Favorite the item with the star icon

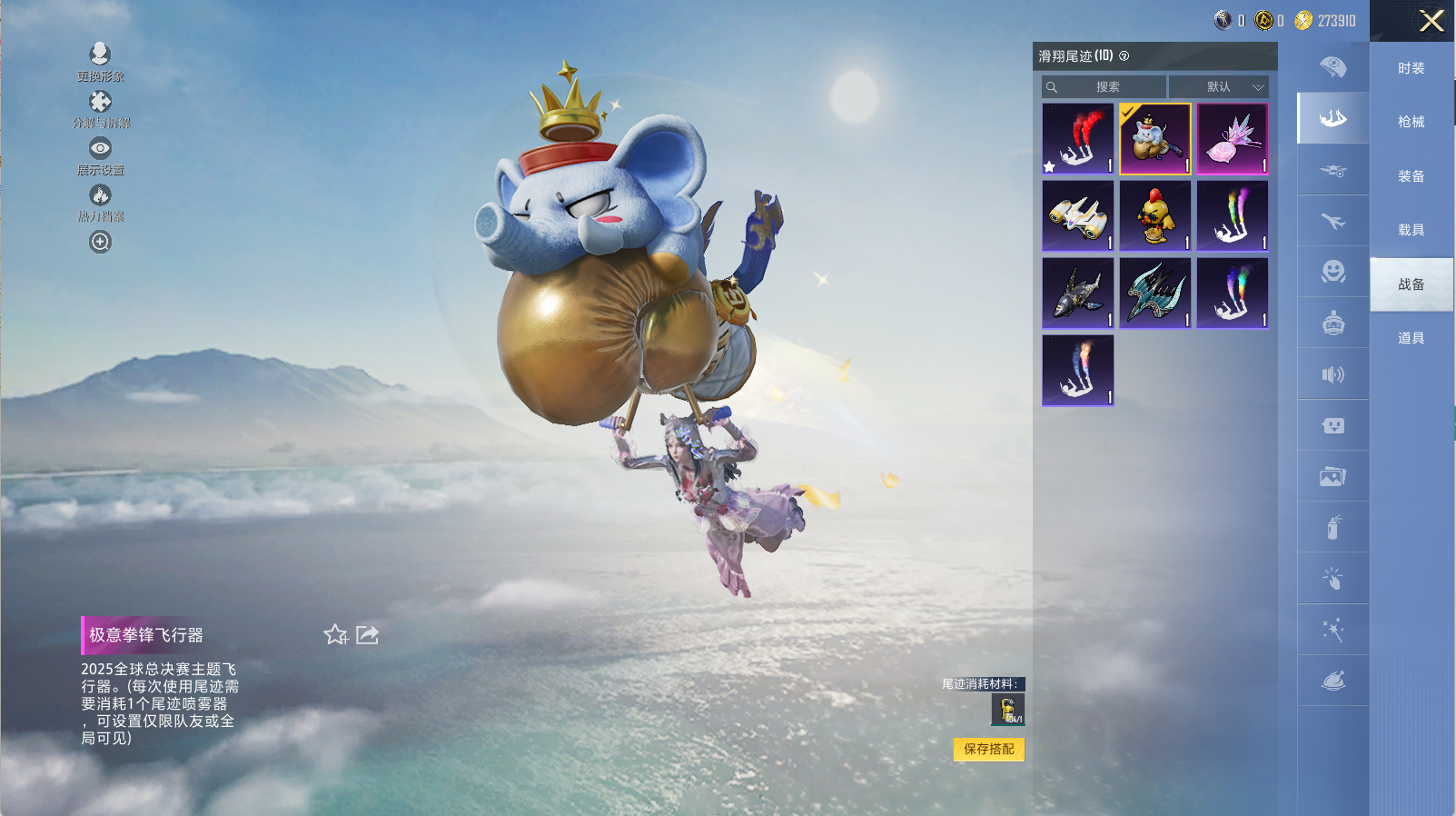pyautogui.click(x=335, y=634)
